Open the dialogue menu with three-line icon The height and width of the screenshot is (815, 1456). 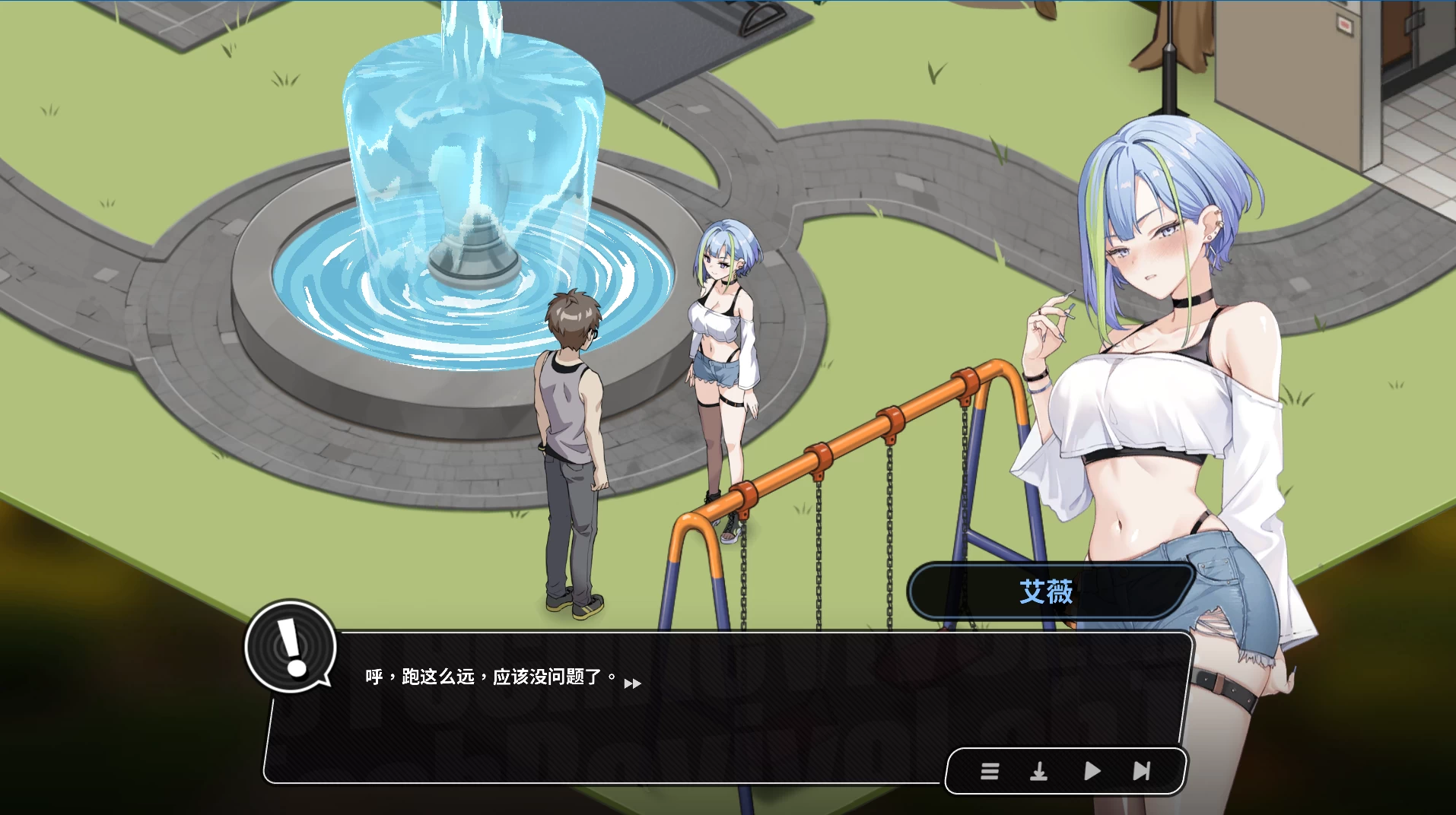click(x=989, y=772)
